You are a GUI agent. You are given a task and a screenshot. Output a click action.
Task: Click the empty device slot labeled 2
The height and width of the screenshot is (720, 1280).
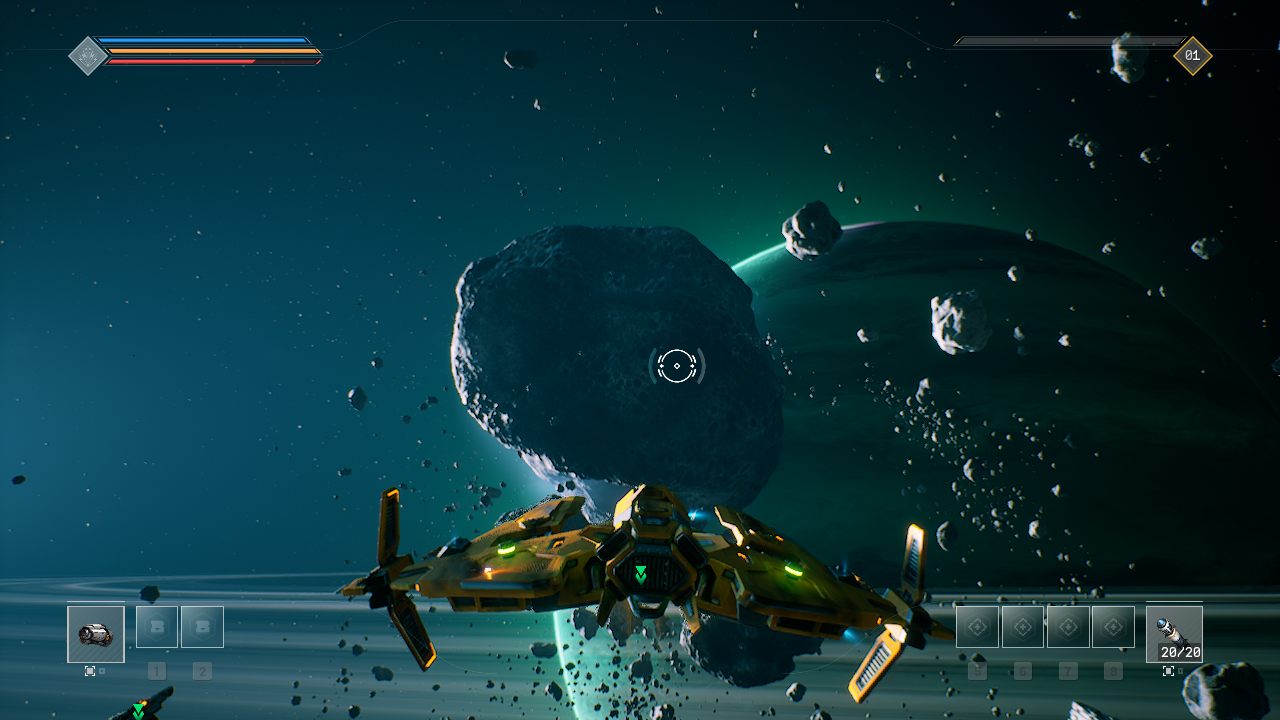tap(202, 627)
